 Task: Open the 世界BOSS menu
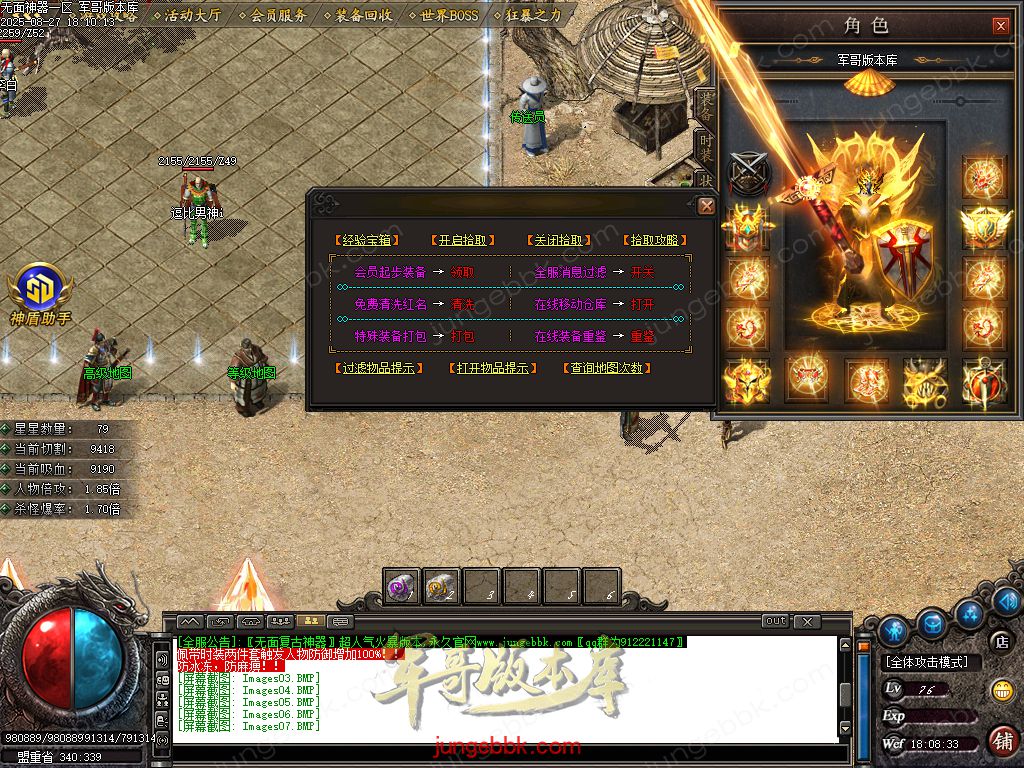pyautogui.click(x=449, y=15)
